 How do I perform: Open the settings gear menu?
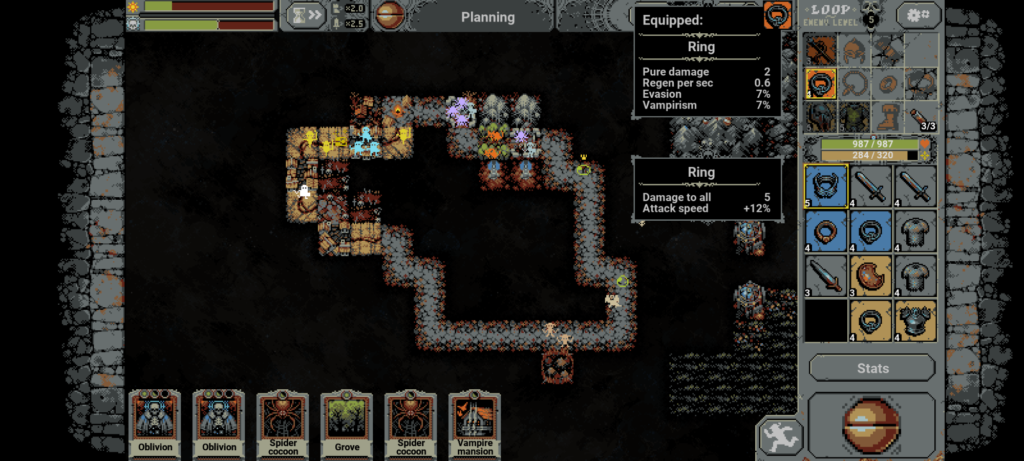pyautogui.click(x=917, y=15)
